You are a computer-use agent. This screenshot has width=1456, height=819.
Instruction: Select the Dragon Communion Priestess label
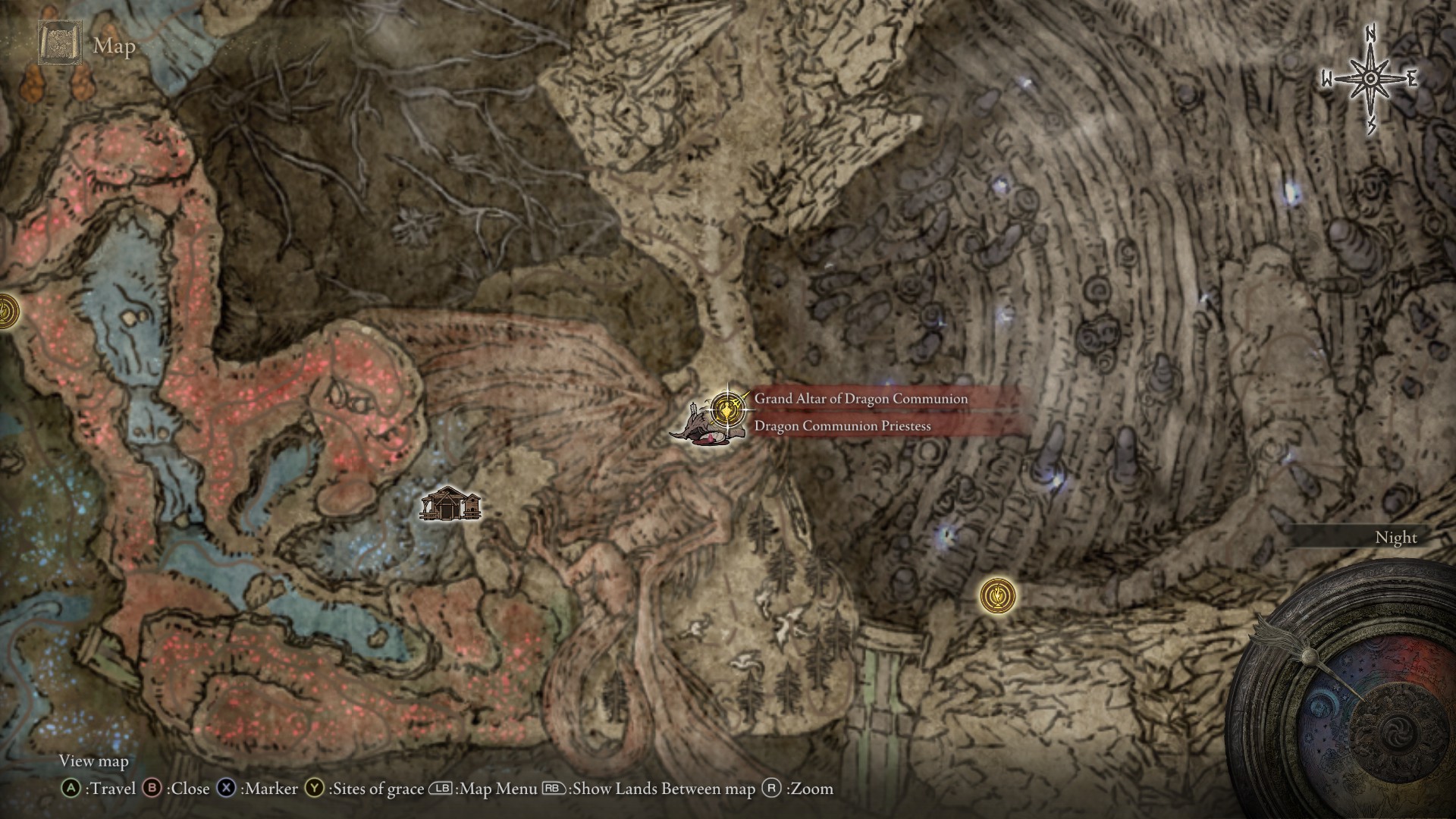842,426
